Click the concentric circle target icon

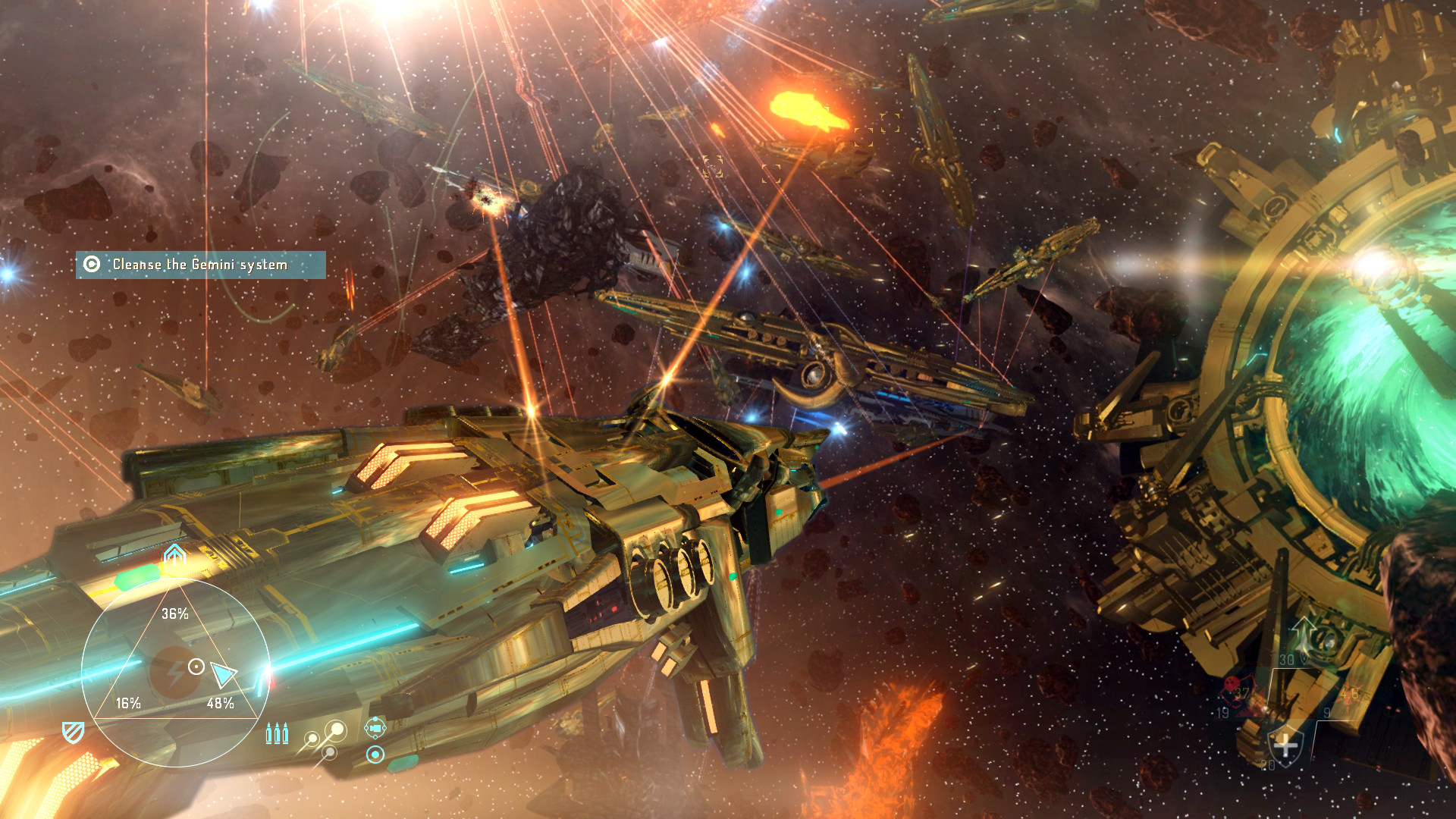click(x=375, y=755)
